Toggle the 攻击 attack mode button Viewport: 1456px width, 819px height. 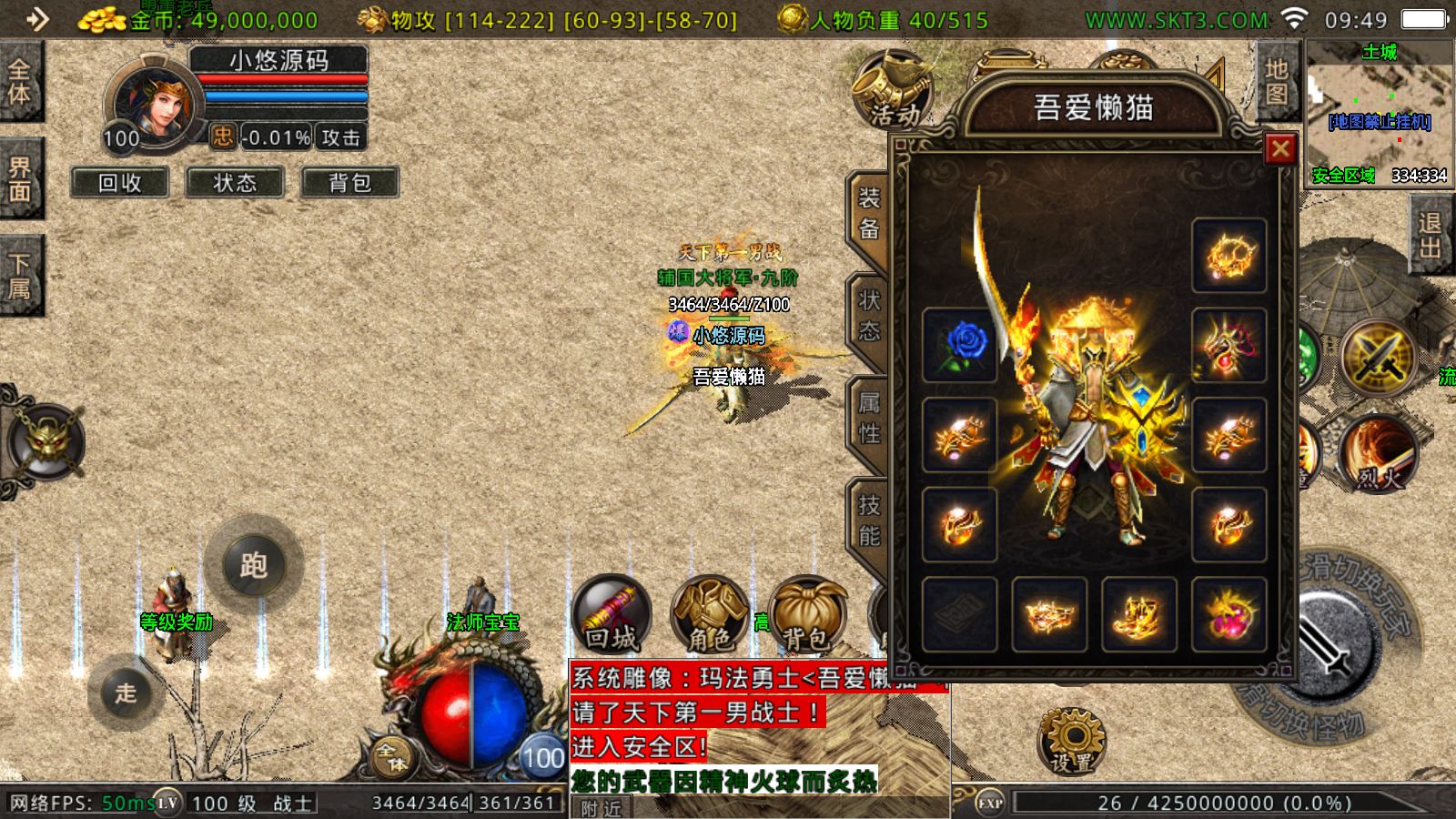341,137
